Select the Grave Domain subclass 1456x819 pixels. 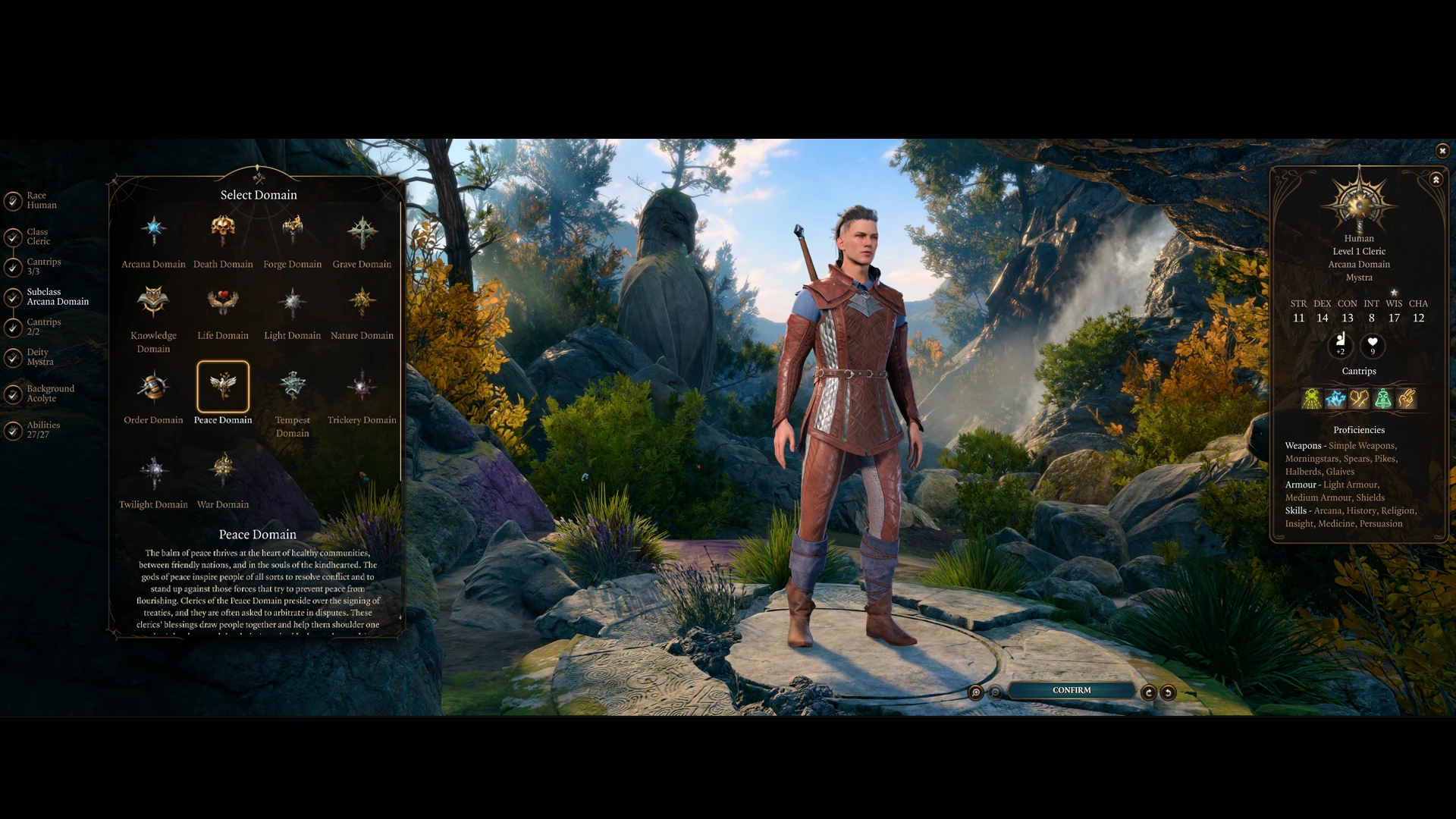point(362,231)
